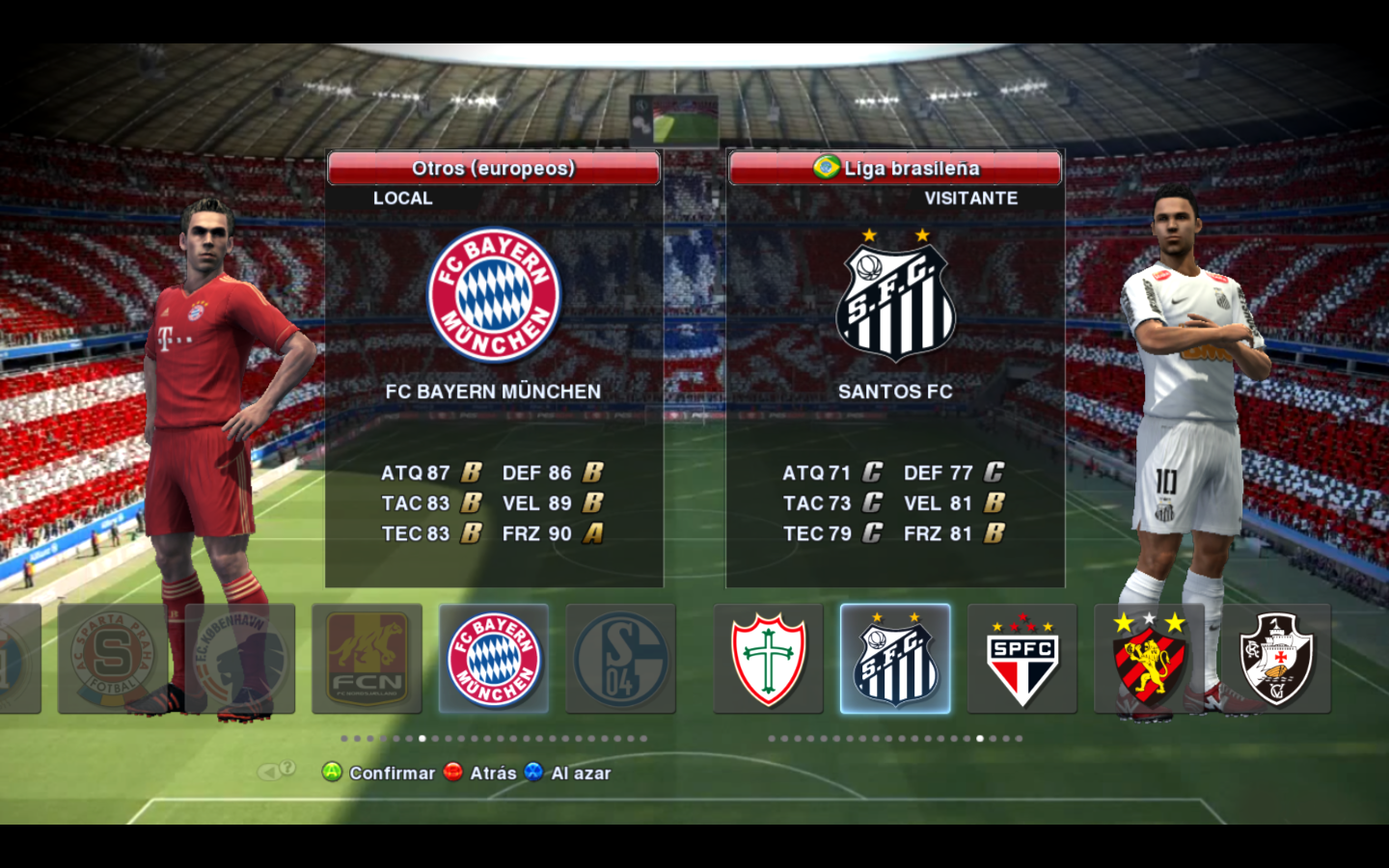This screenshot has height=868, width=1389.
Task: Select the FC Bayern München tile
Action: pos(494,659)
